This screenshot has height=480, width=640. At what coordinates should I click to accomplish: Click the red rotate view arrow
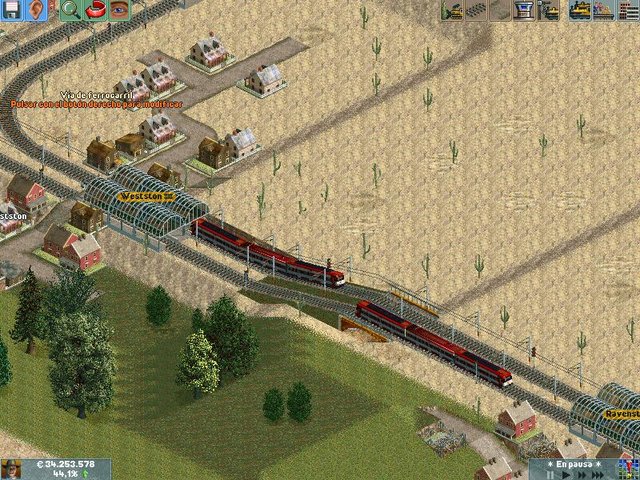pyautogui.click(x=95, y=10)
